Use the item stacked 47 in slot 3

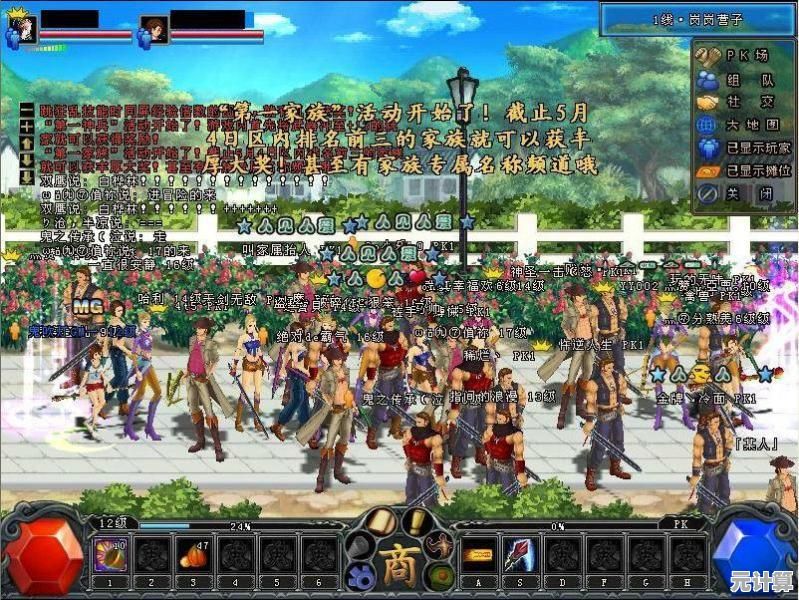(192, 556)
